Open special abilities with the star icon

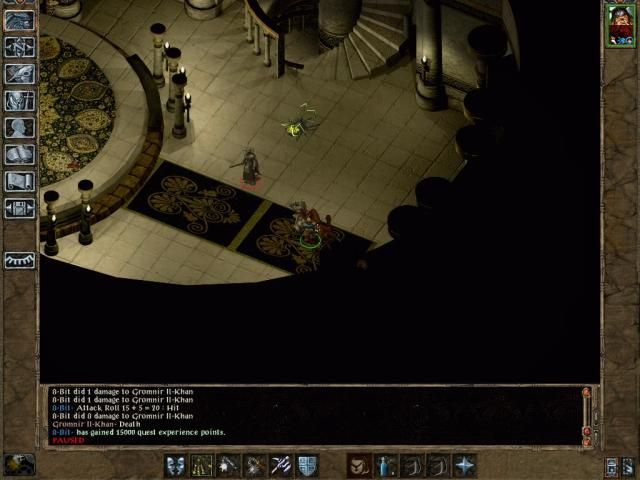(464, 465)
